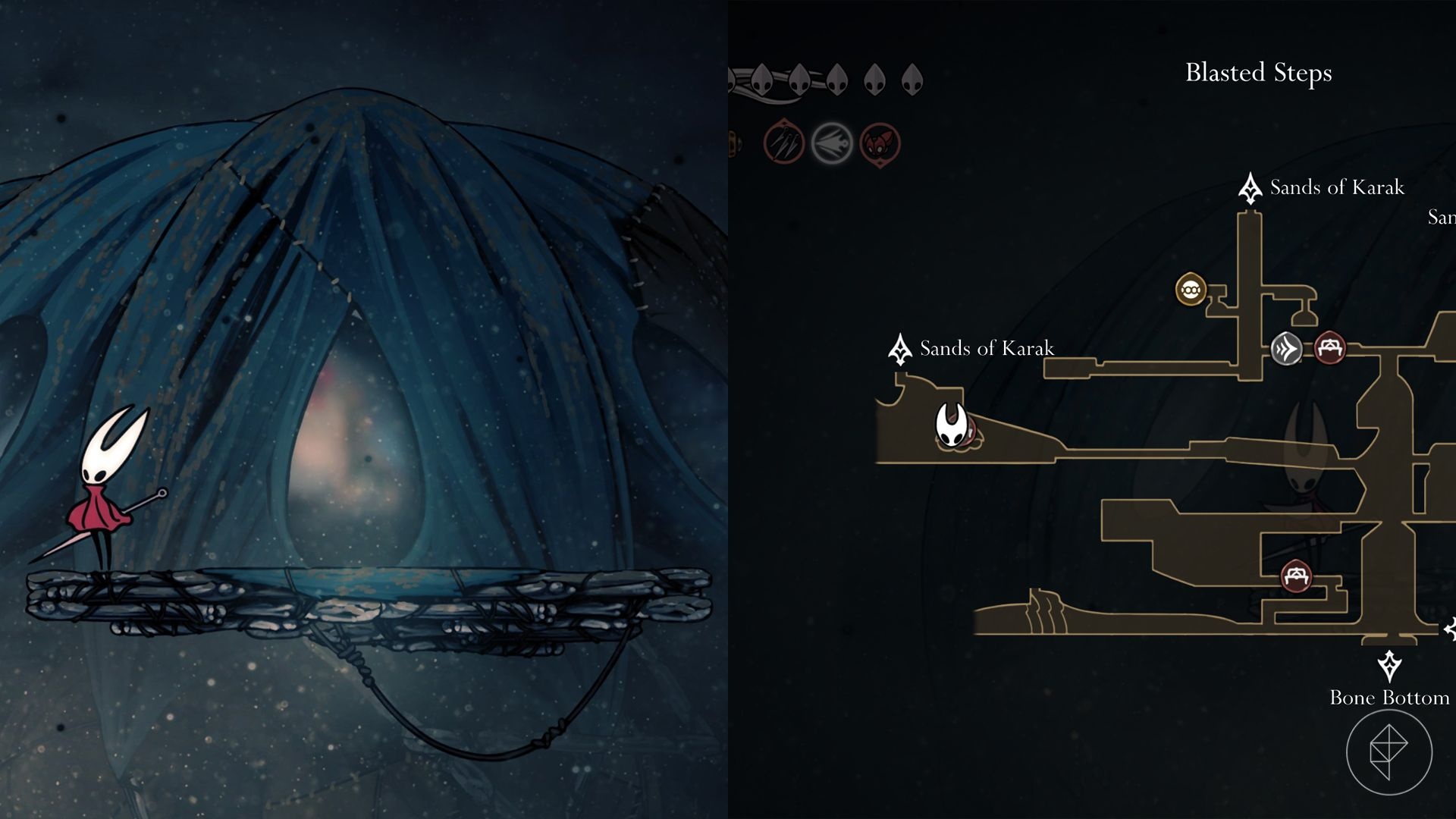
Task: Select the bench marker beside the silver arrow marker
Action: (x=1329, y=348)
